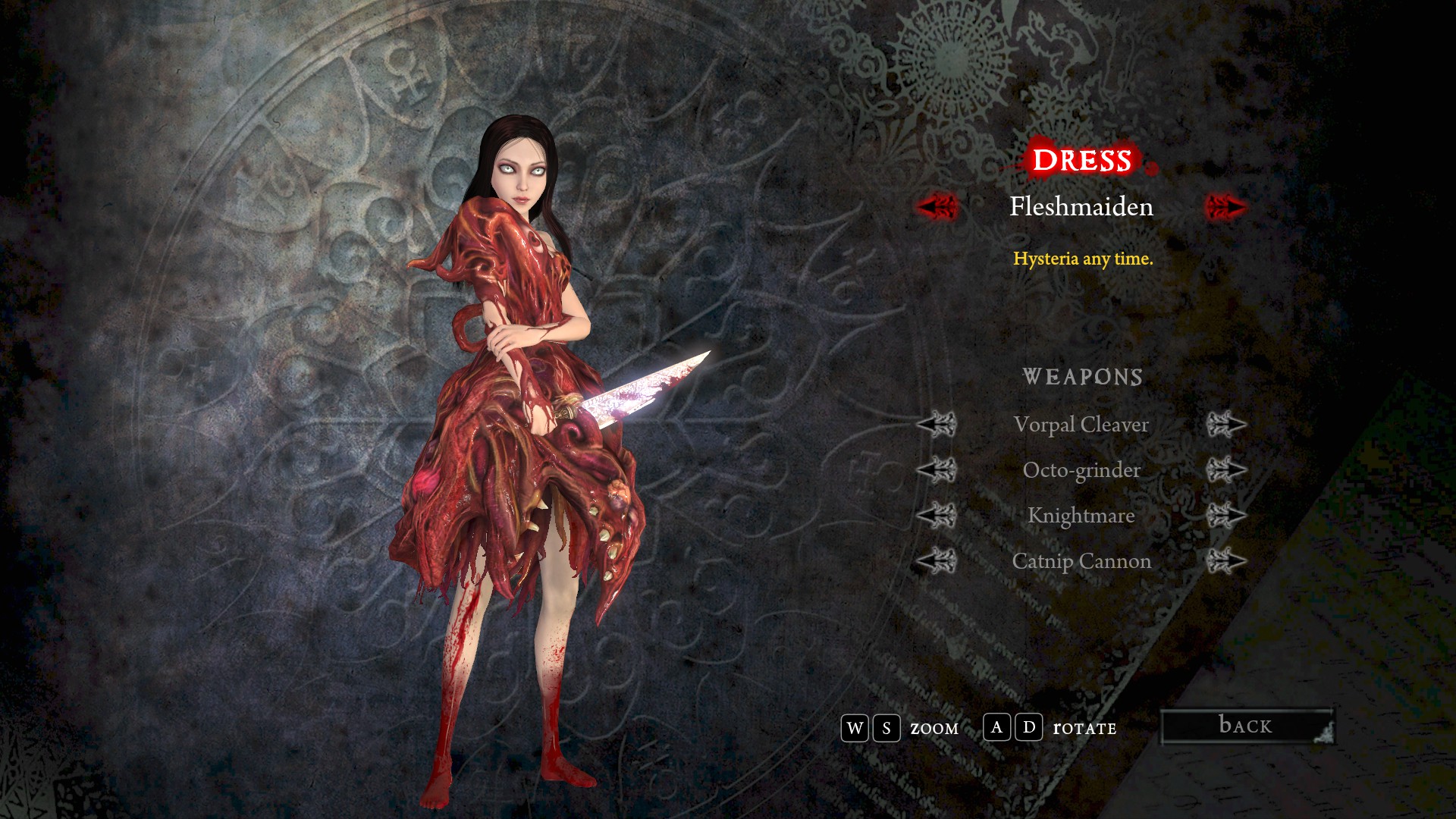This screenshot has width=1456, height=819.
Task: Switch to the previous dress with left arrow
Action: pos(937,206)
